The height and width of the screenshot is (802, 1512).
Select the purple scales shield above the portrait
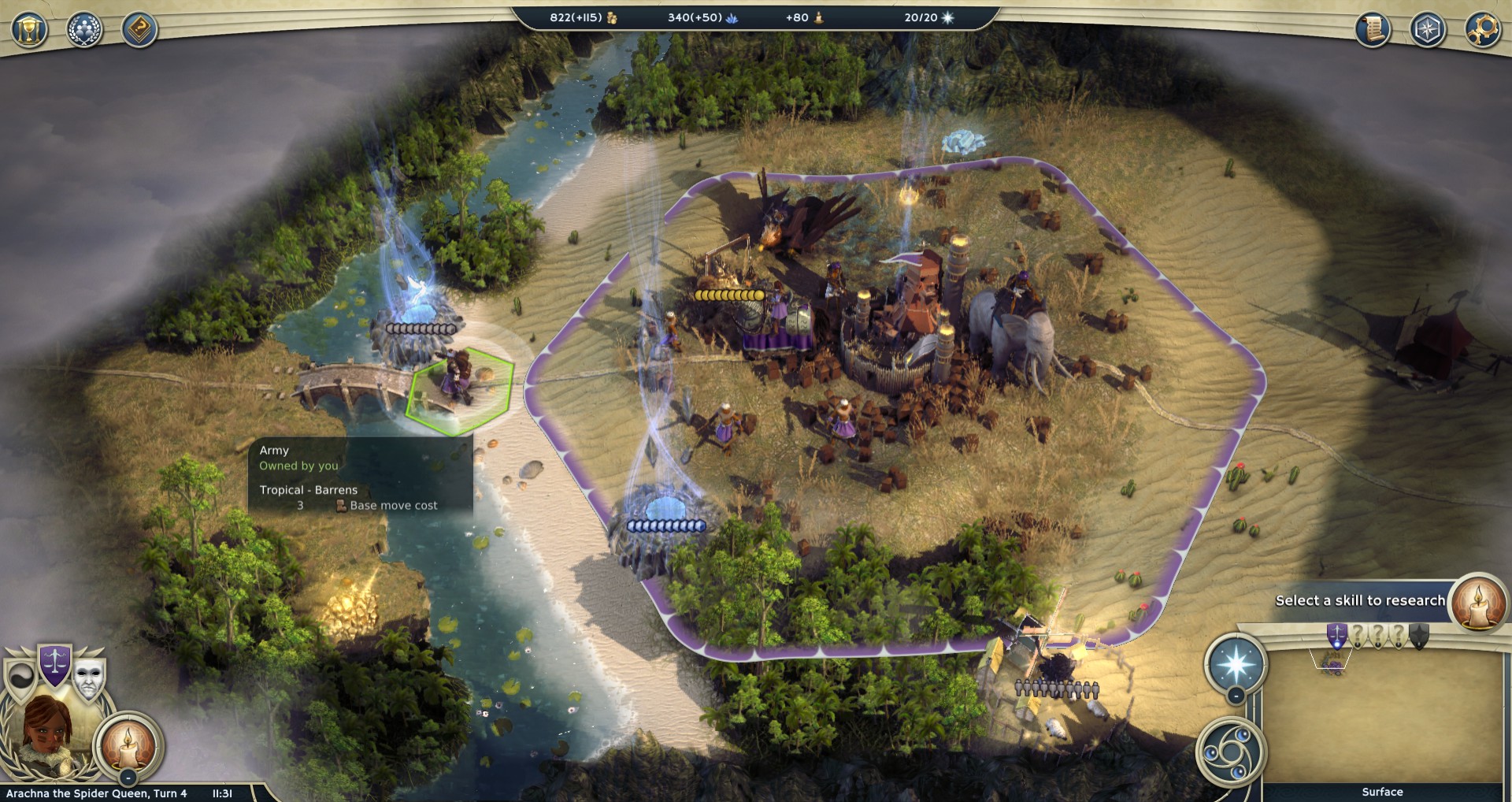[x=55, y=663]
